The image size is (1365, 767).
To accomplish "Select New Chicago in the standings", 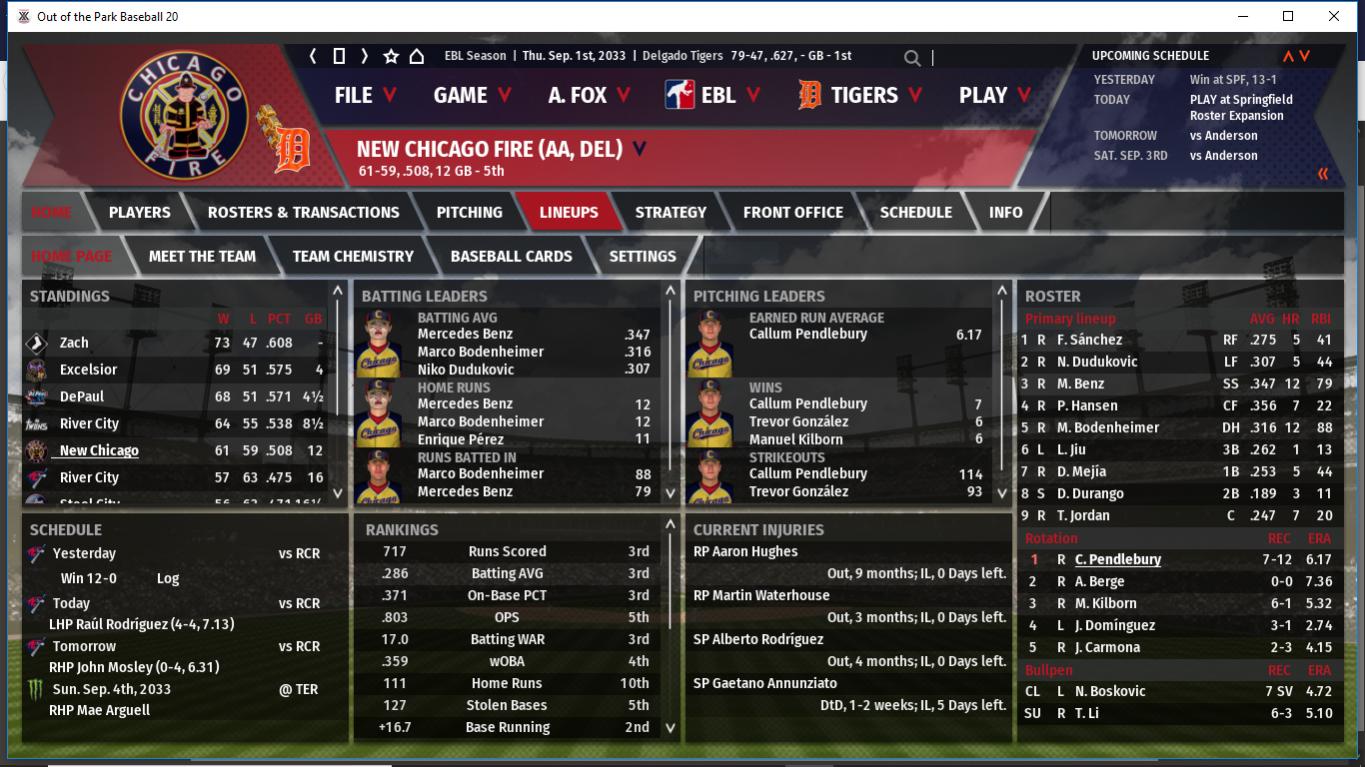I will 99,451.
